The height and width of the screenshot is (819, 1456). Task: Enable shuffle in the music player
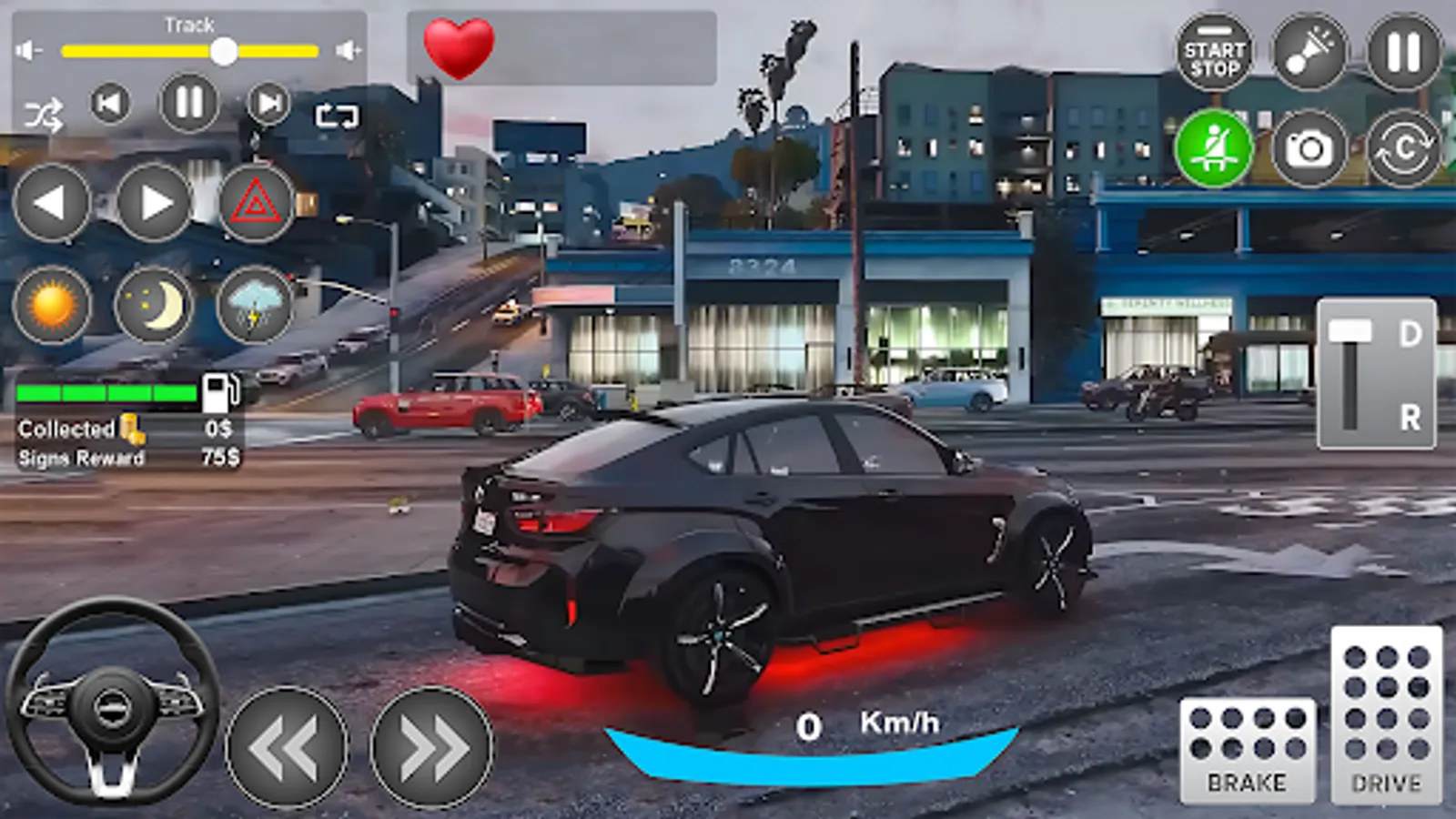[x=45, y=115]
